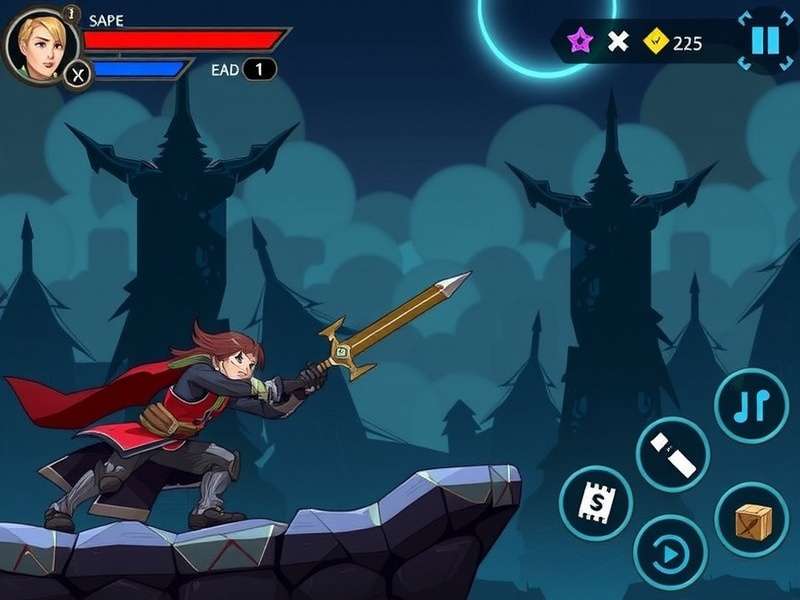Viewport: 800px width, 600px height.
Task: Tap the small X badge below portrait
Action: click(x=78, y=73)
